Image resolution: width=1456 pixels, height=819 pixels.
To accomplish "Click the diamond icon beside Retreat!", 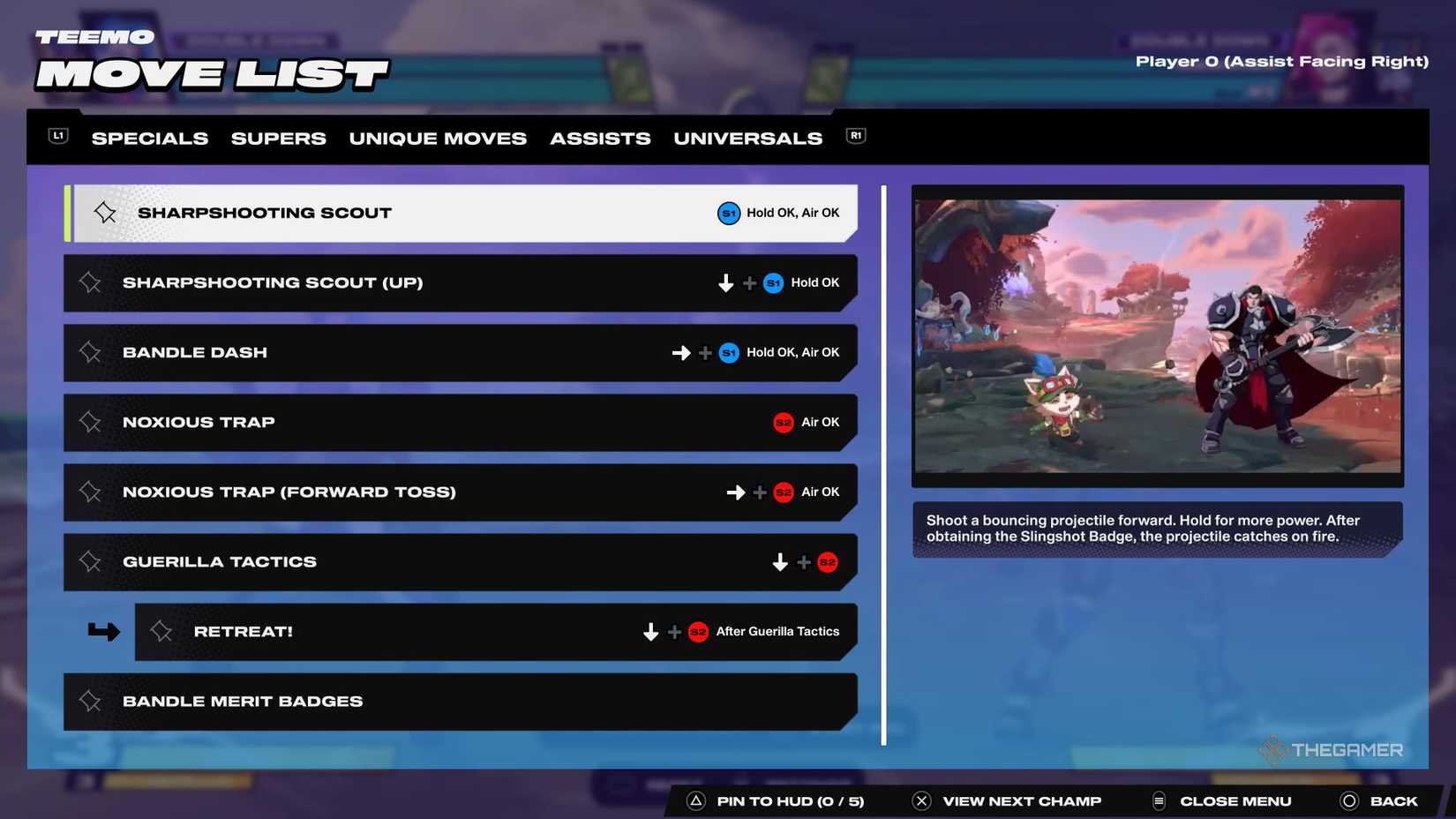I will tap(161, 631).
